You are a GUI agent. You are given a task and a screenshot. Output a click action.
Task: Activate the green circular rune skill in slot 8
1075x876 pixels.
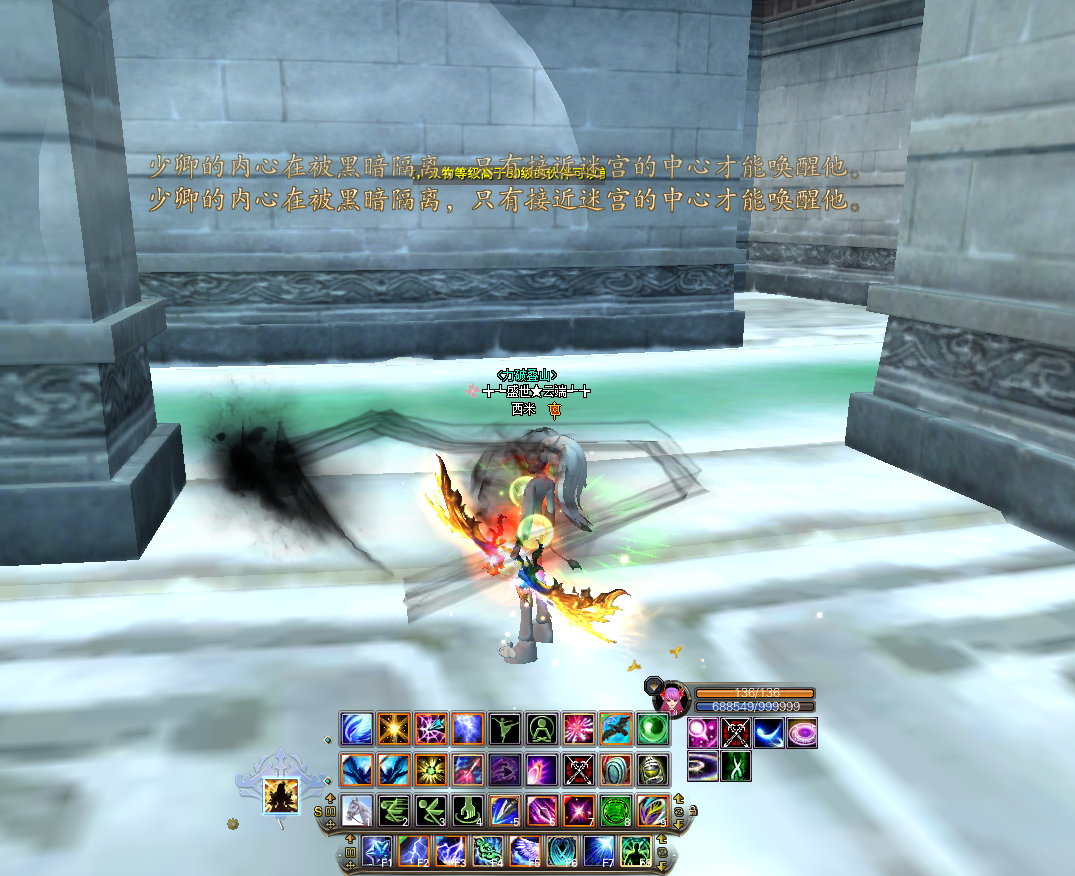point(615,809)
